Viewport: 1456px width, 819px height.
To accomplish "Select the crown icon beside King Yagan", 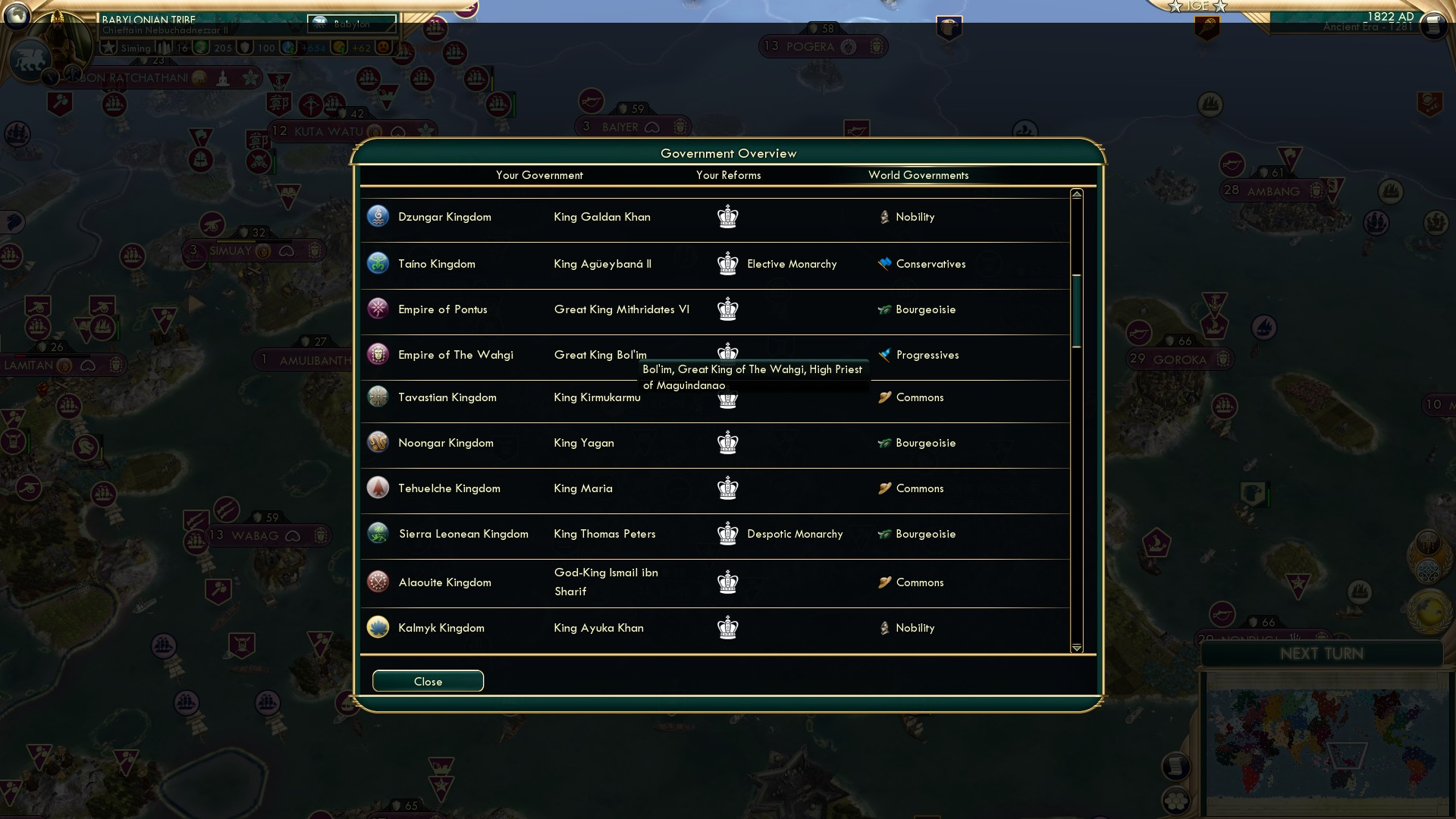I will click(727, 443).
